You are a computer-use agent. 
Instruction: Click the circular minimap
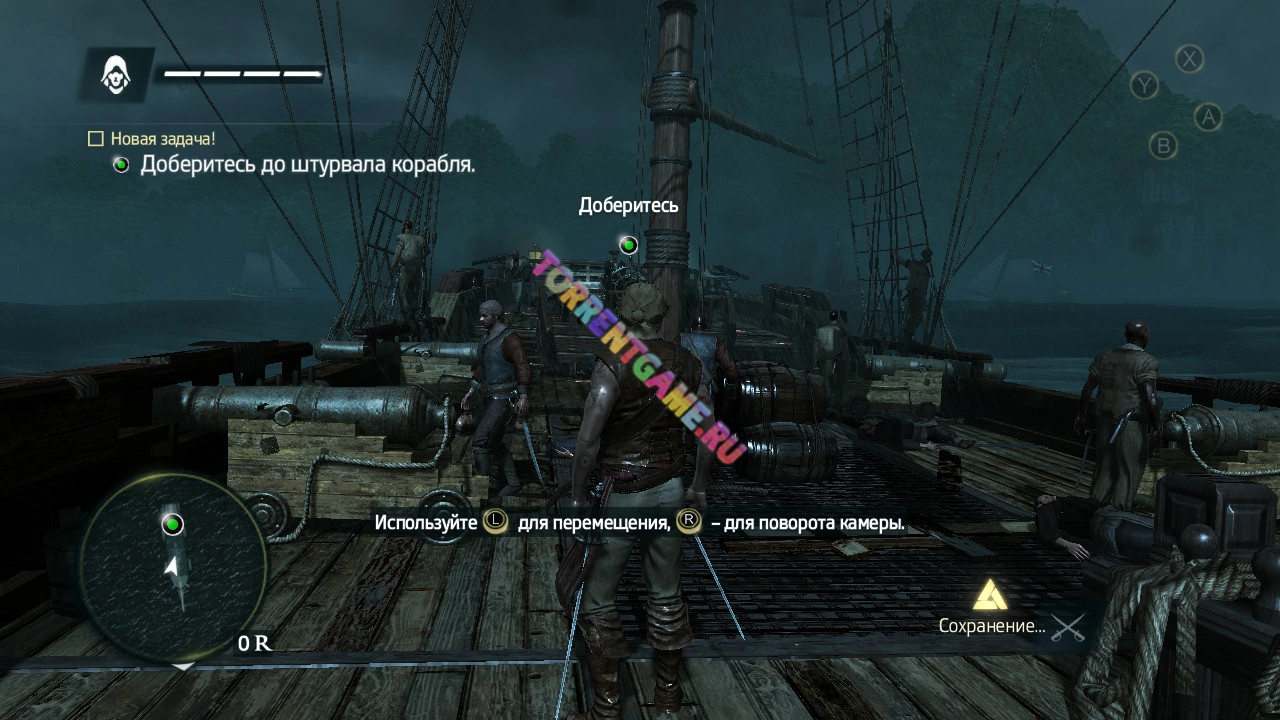[x=172, y=567]
